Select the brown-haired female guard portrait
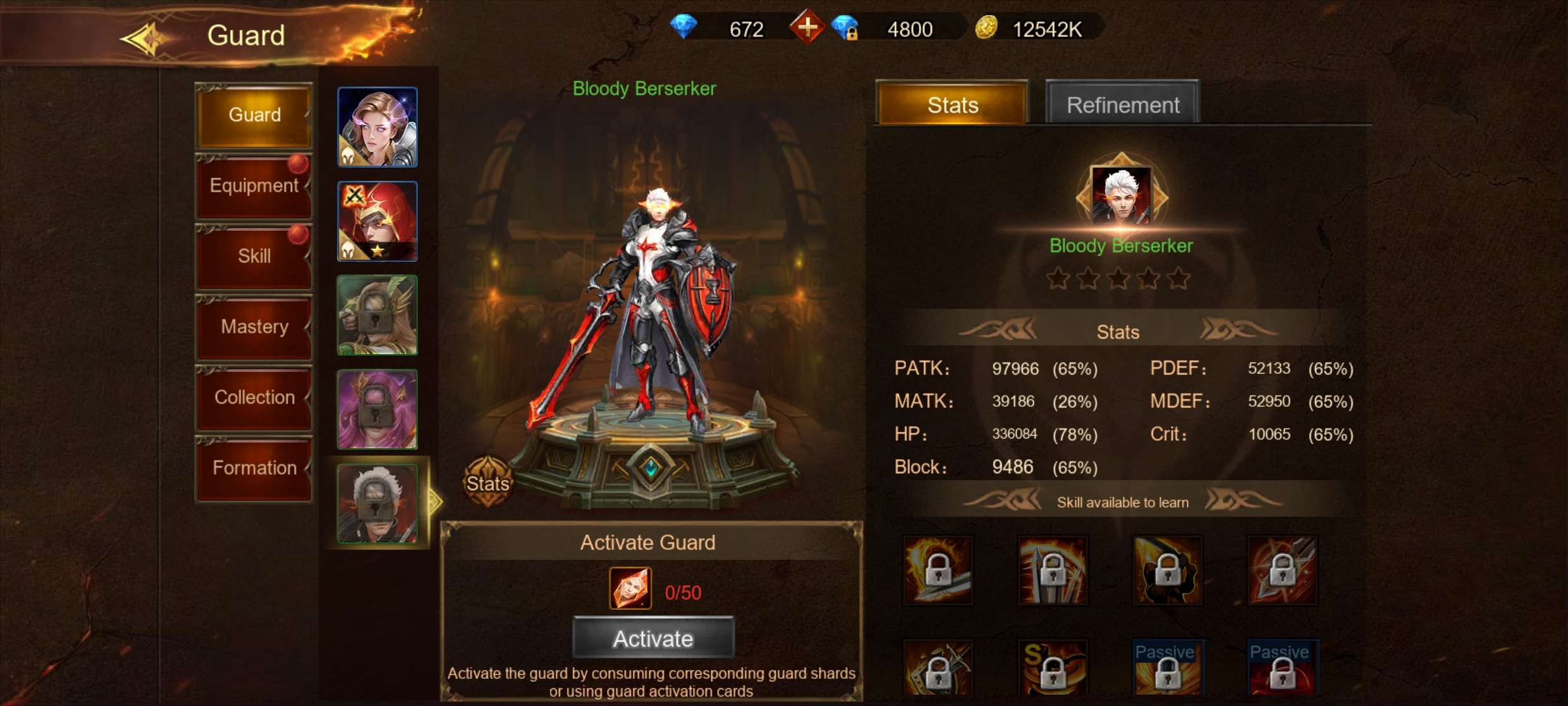This screenshot has height=706, width=1568. 377,127
